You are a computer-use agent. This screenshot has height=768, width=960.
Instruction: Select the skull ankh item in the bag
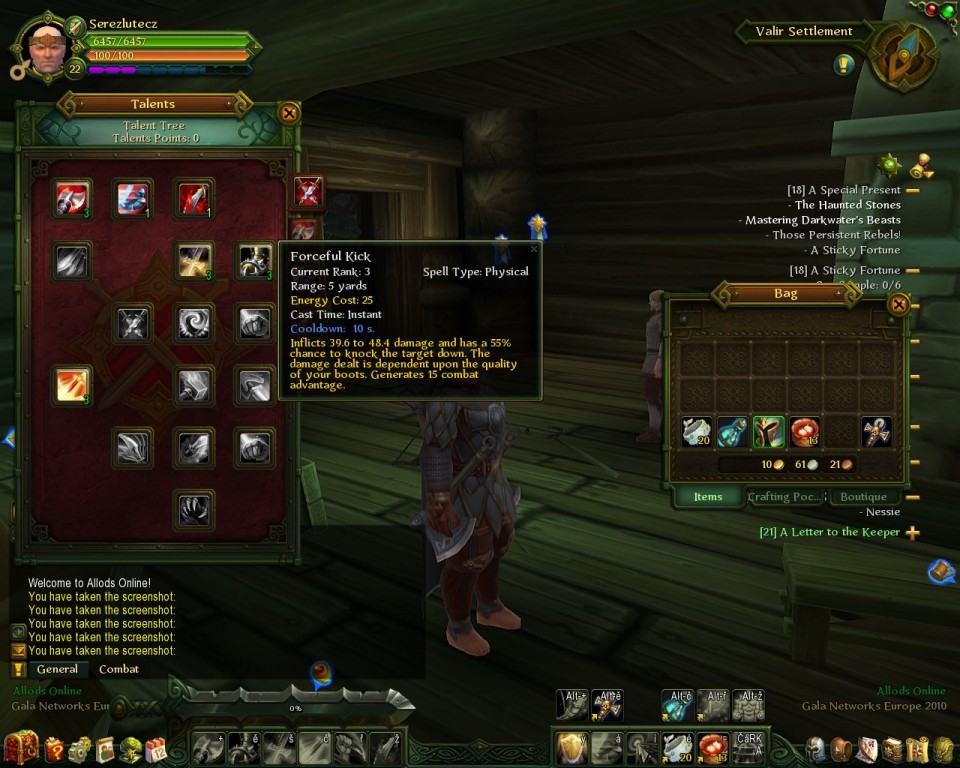point(876,432)
